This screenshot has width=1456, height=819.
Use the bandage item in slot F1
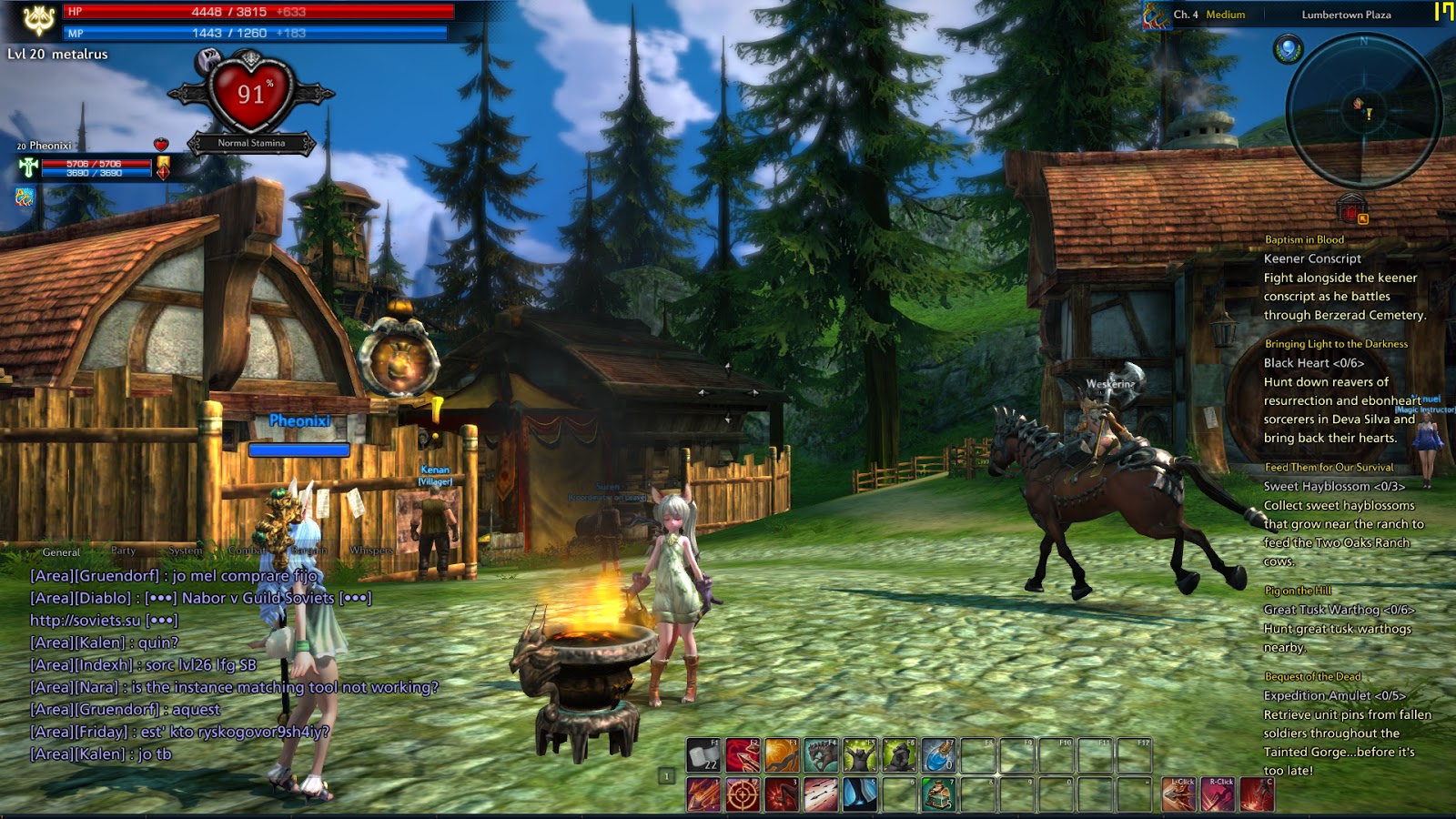point(703,755)
